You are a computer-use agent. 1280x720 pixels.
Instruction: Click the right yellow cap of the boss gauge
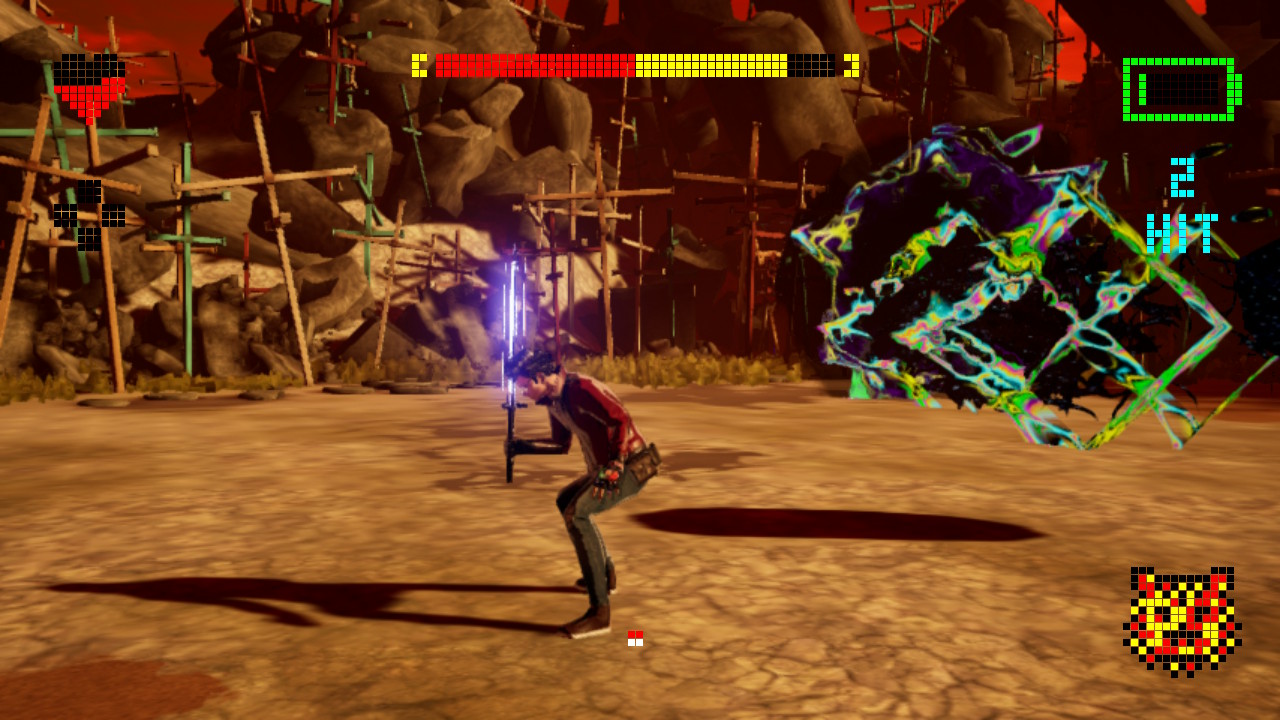[852, 65]
